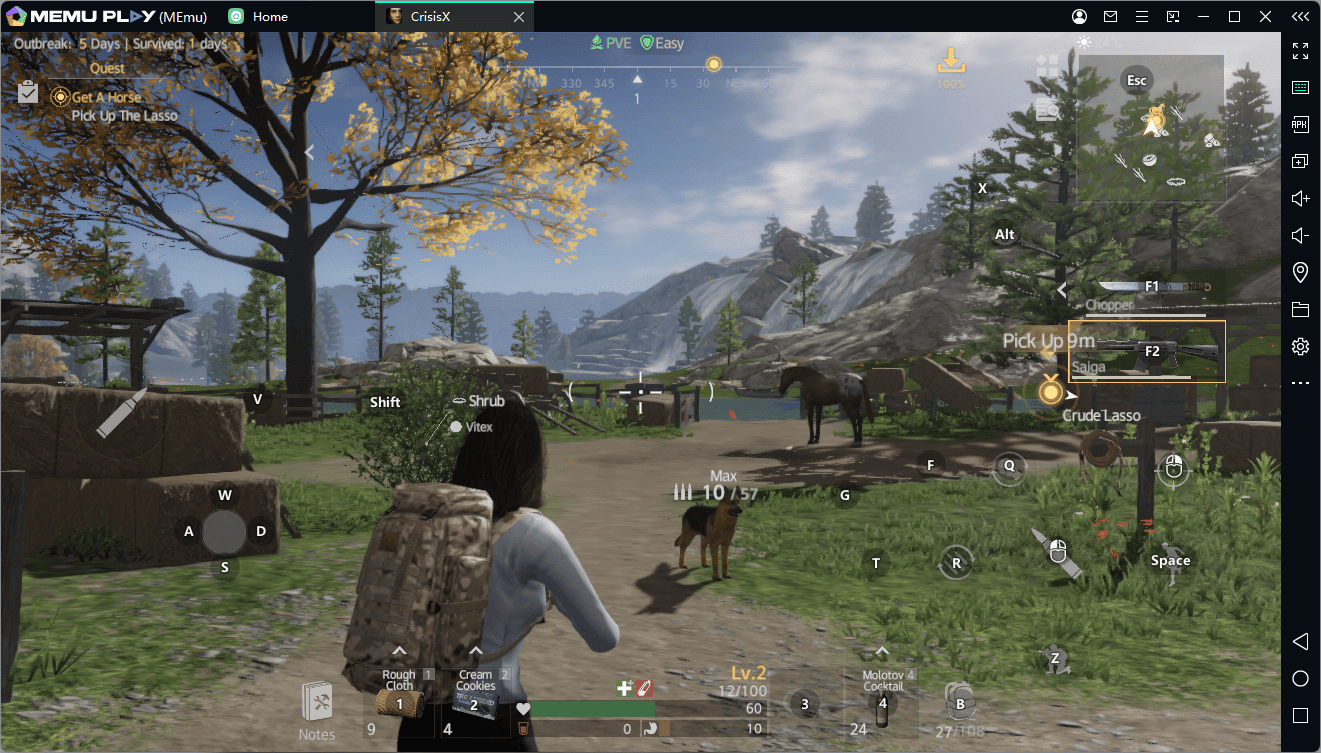
Task: Open MEmu emulator settings gear
Action: (1300, 347)
